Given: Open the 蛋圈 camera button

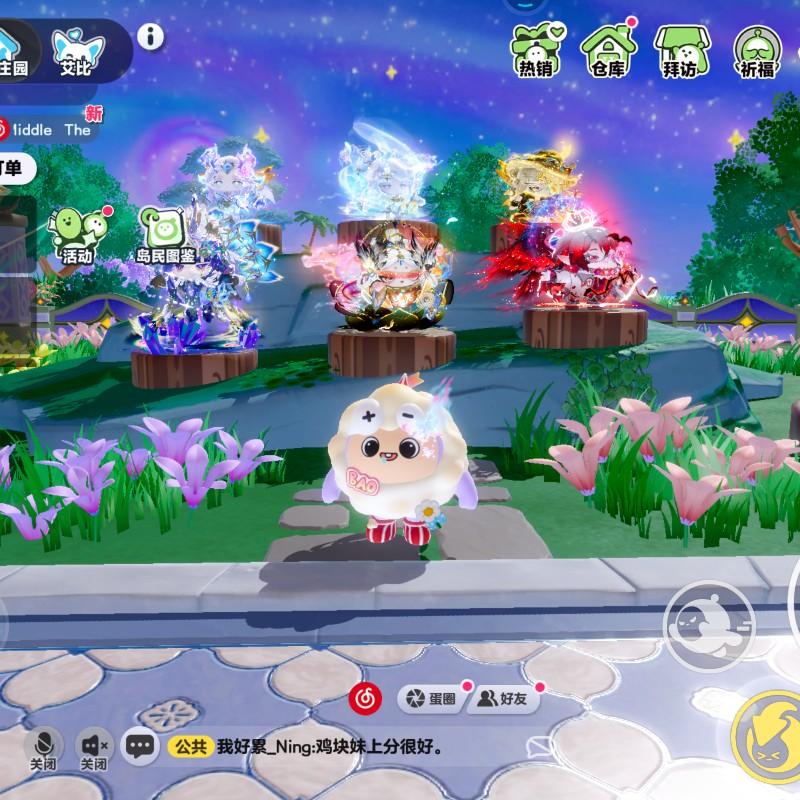Looking at the screenshot, I should coord(432,699).
